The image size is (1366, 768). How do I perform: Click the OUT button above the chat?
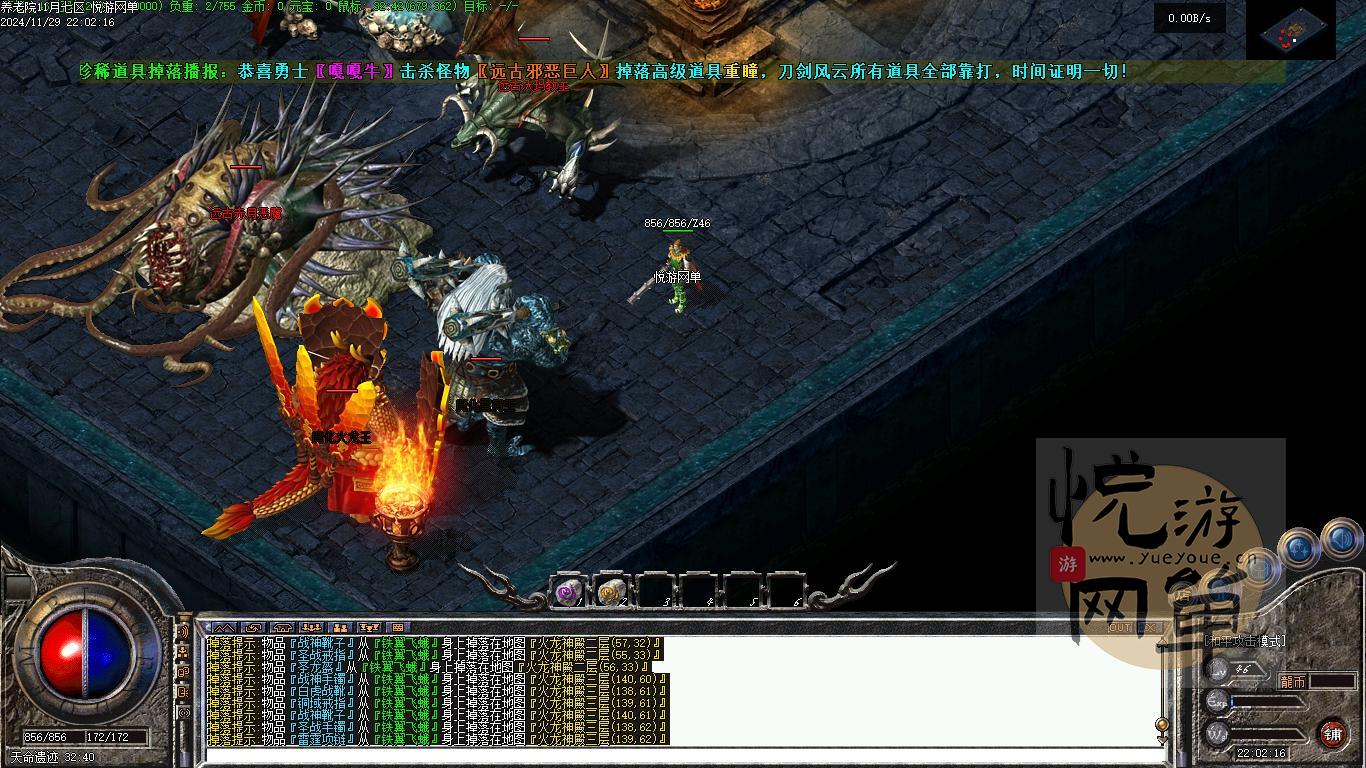click(x=1120, y=627)
